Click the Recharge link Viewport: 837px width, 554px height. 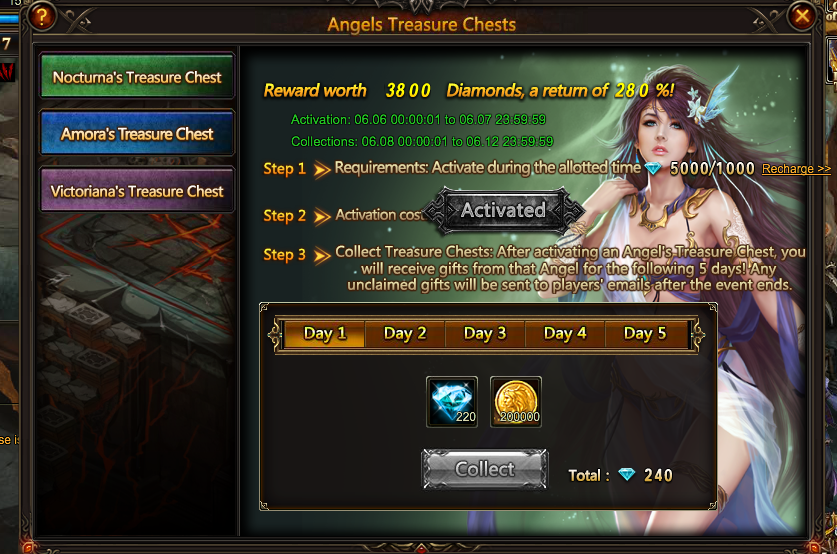point(796,169)
